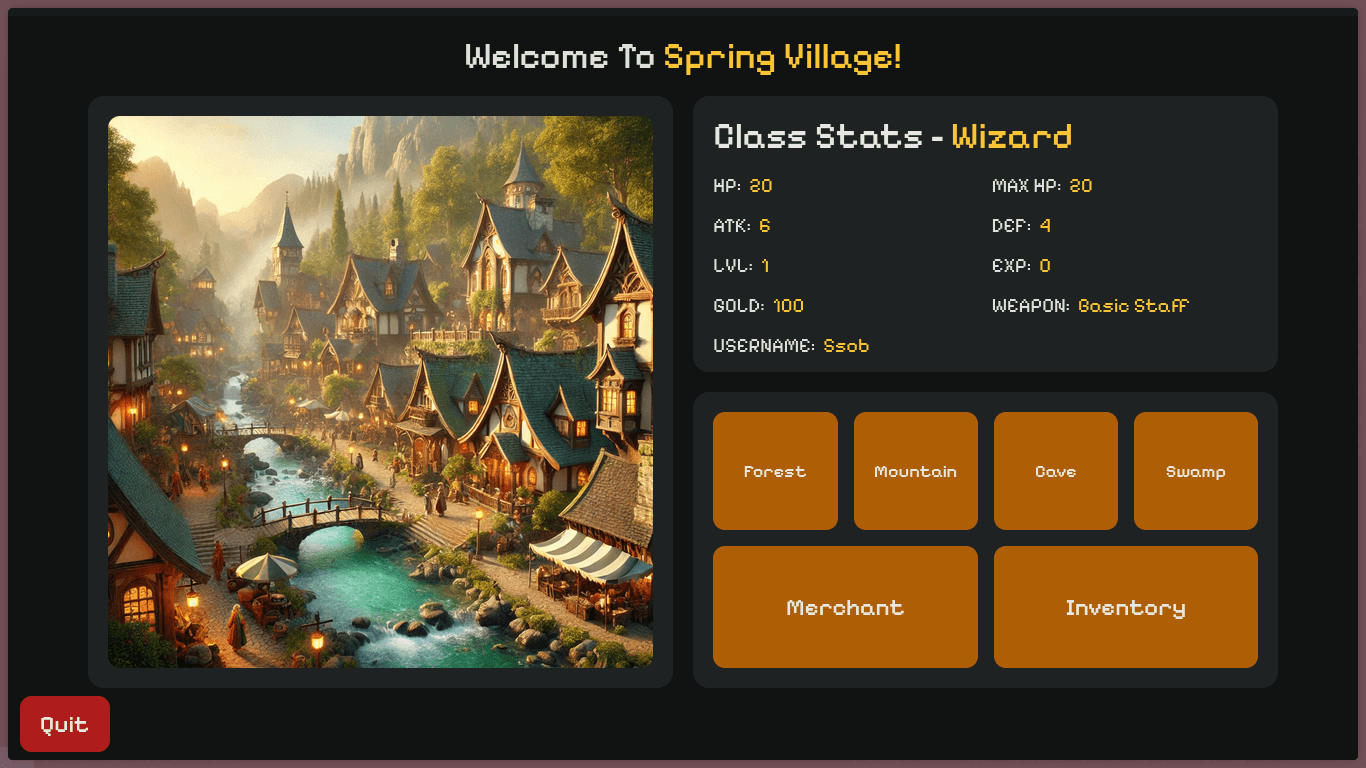Visit the Merchant shop
The image size is (1366, 768).
coord(845,607)
